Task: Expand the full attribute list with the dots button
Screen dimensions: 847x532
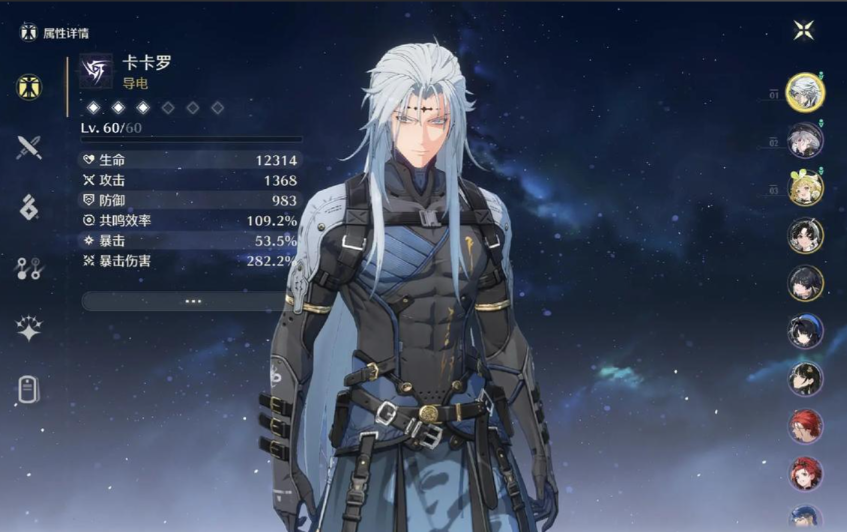Action: 192,300
